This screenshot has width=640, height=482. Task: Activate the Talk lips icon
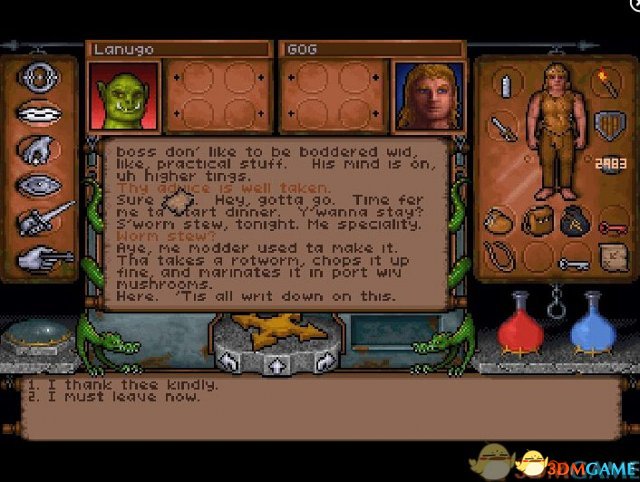pyautogui.click(x=40, y=113)
